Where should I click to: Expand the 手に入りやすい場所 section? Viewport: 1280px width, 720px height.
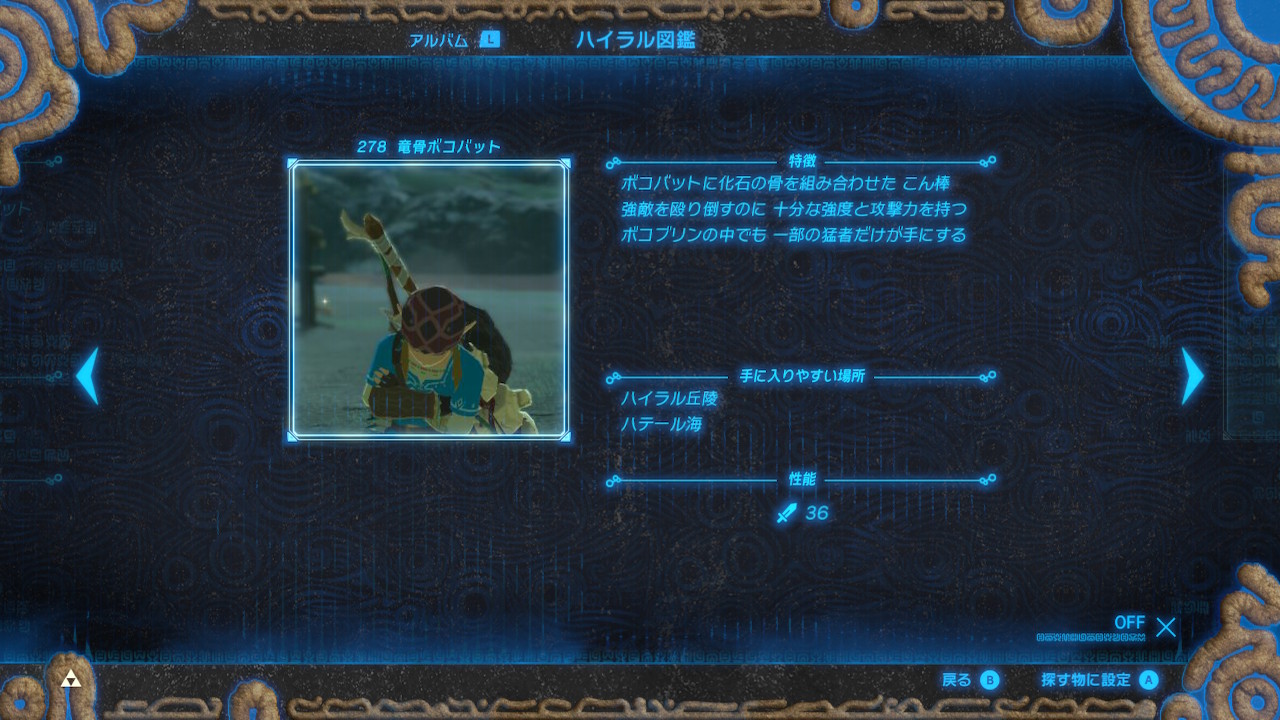(x=800, y=378)
